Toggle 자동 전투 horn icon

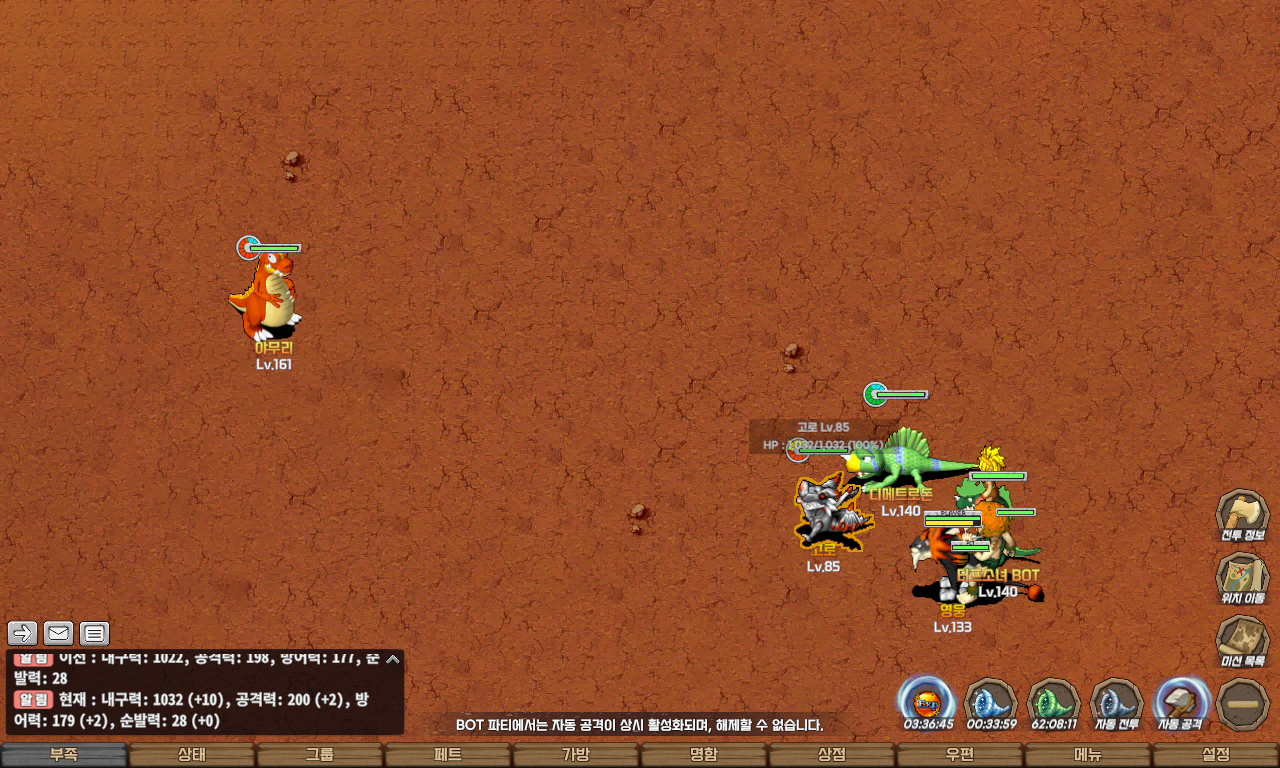coord(1117,702)
